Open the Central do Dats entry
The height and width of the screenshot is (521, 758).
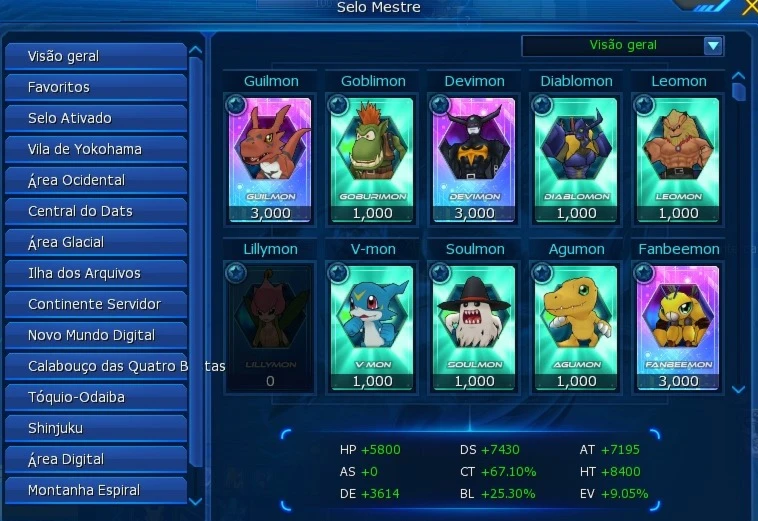click(x=95, y=211)
